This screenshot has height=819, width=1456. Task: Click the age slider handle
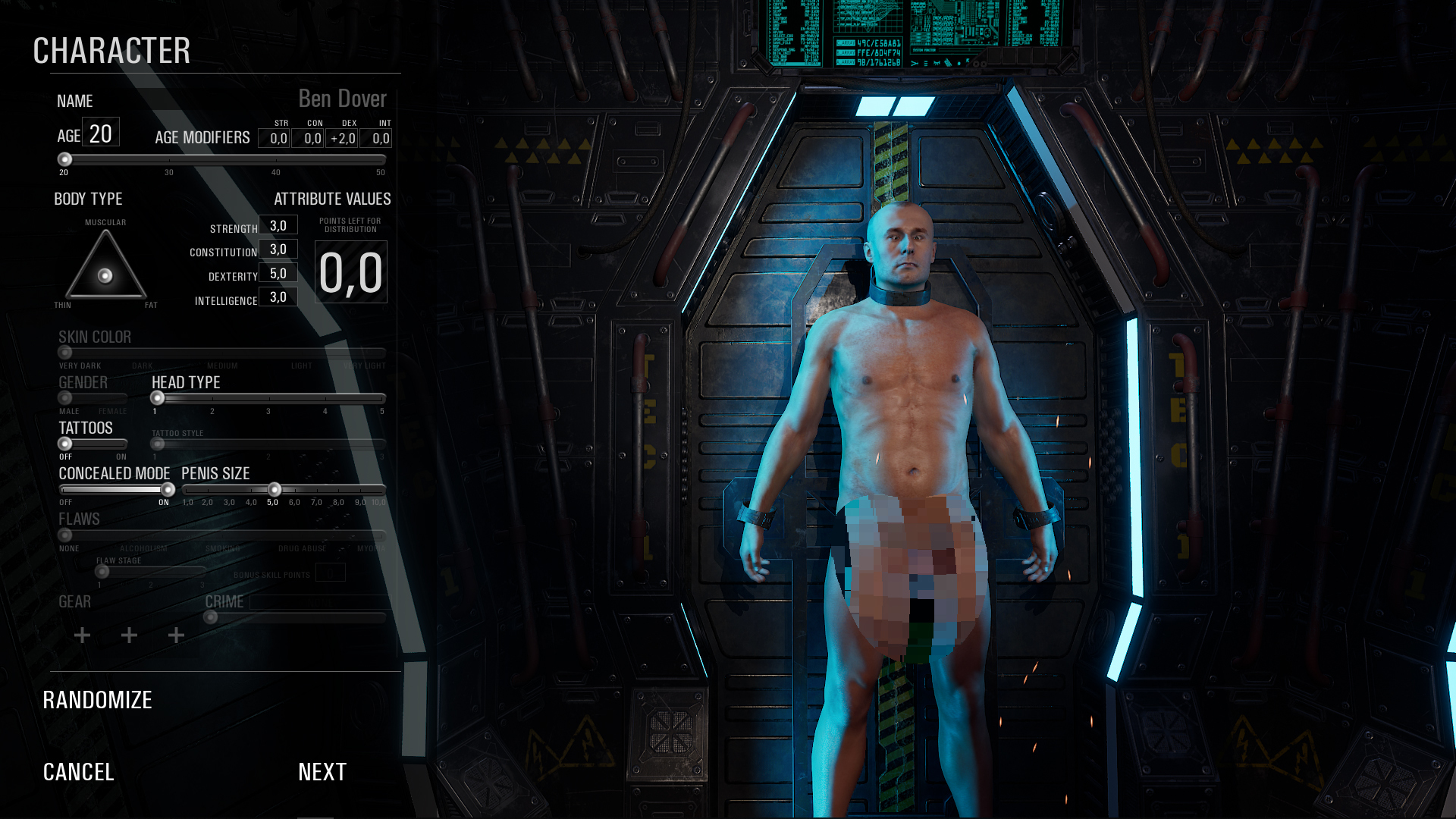pyautogui.click(x=65, y=159)
